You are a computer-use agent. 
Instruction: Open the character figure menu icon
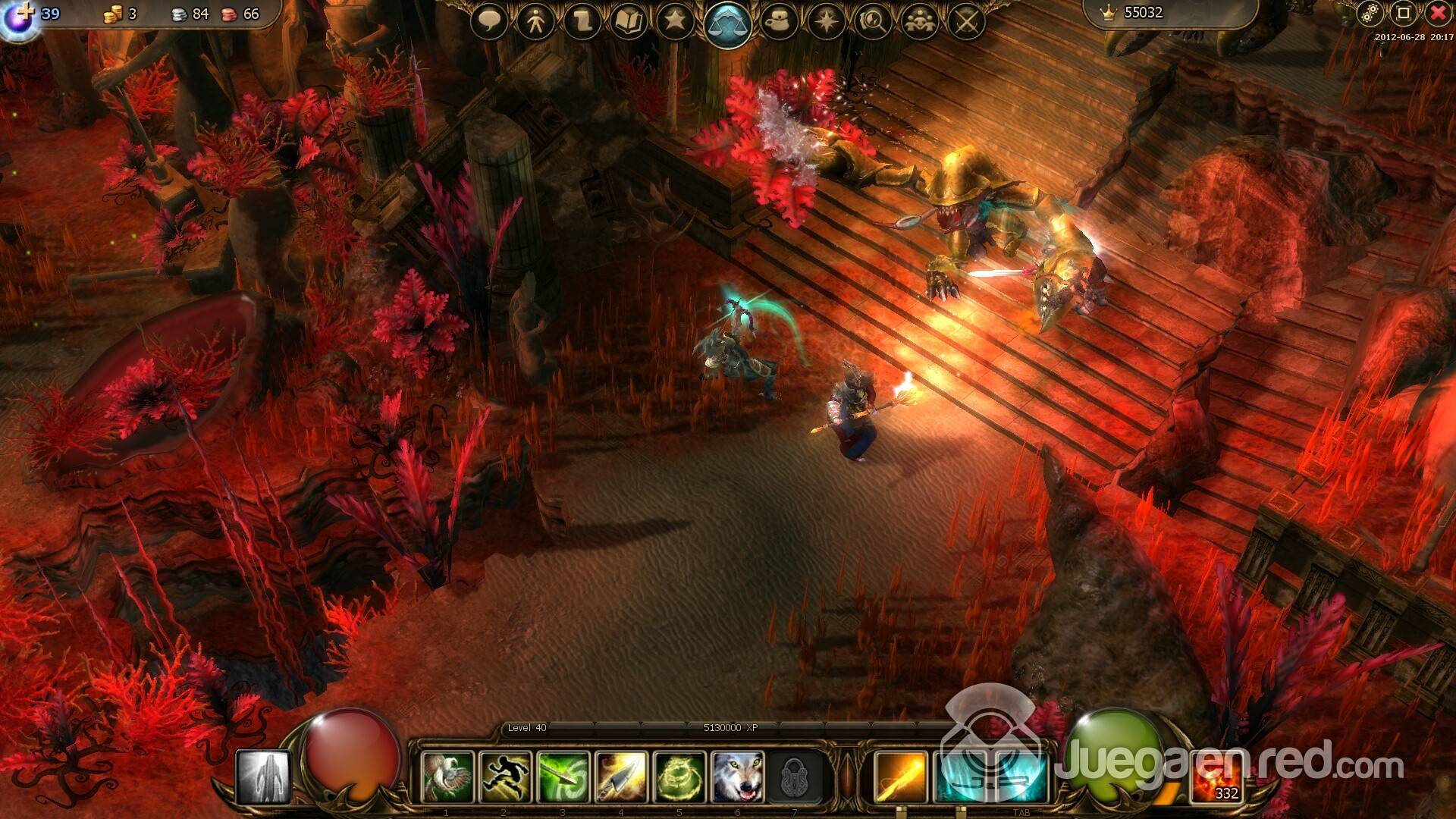point(535,21)
